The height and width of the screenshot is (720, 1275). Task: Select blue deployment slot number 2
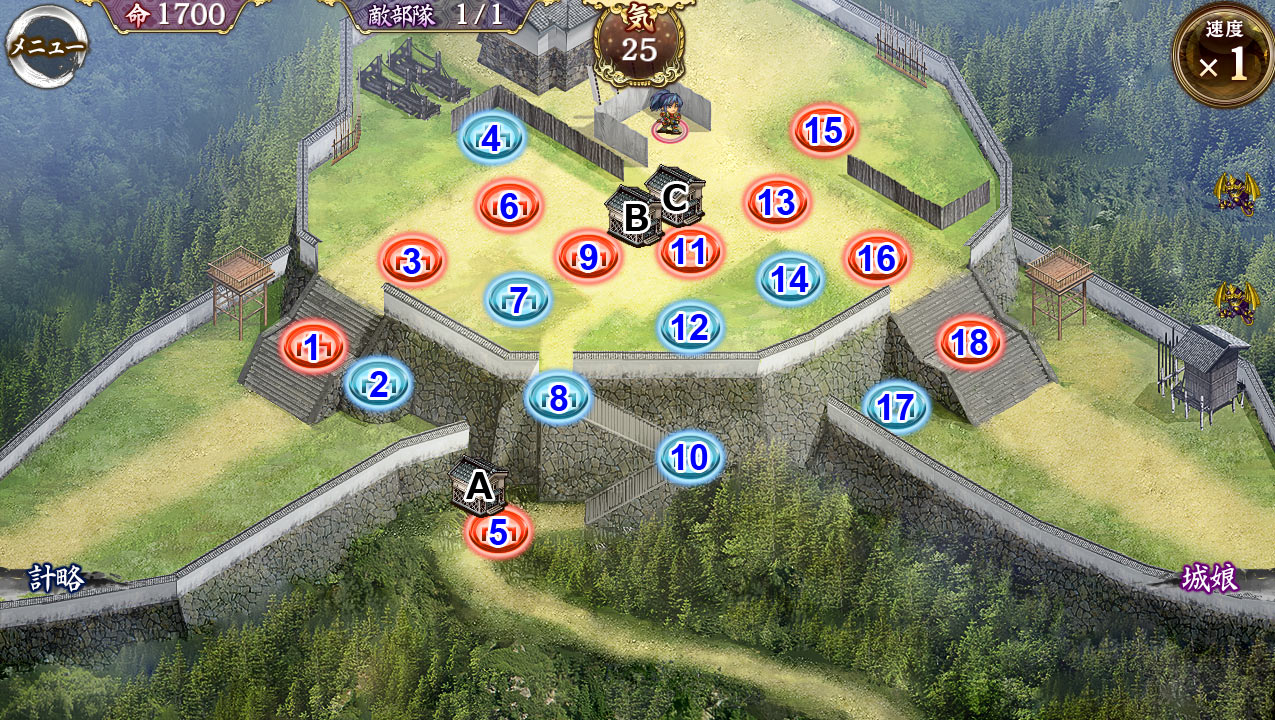[379, 384]
